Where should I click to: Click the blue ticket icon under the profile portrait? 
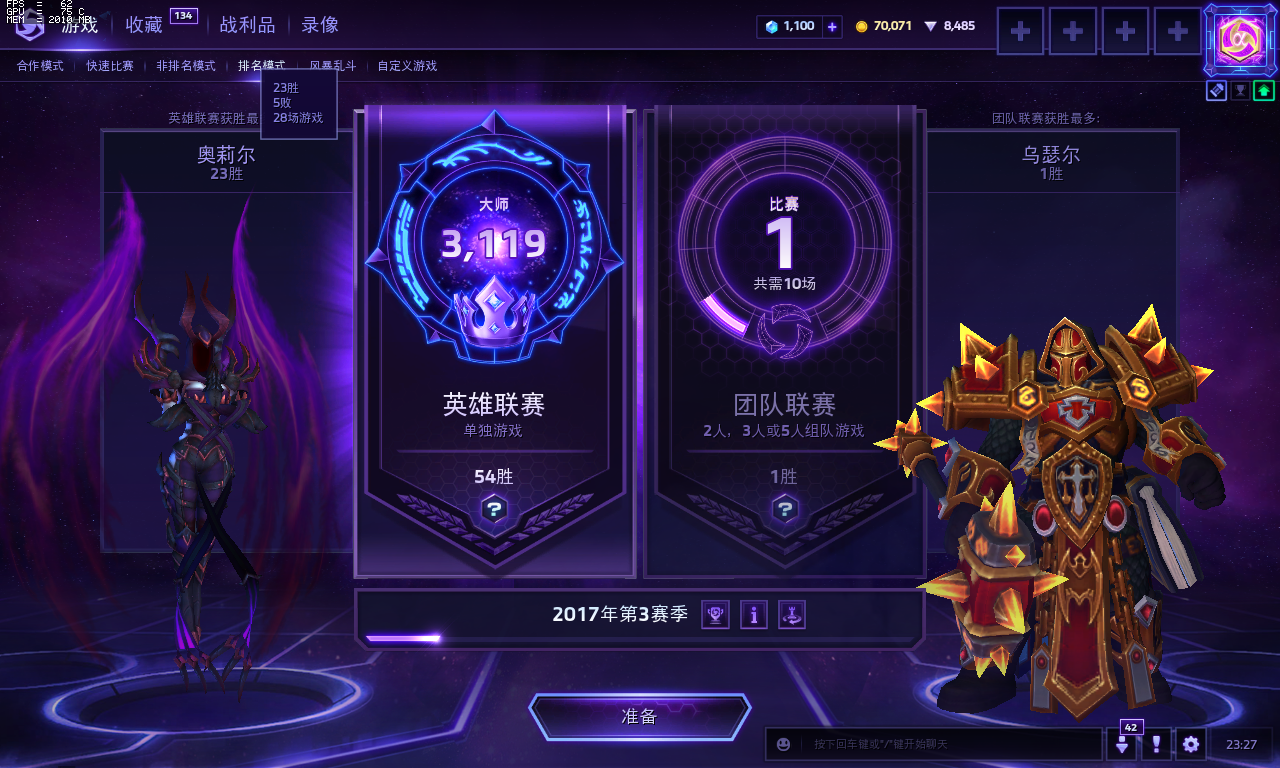click(1216, 90)
